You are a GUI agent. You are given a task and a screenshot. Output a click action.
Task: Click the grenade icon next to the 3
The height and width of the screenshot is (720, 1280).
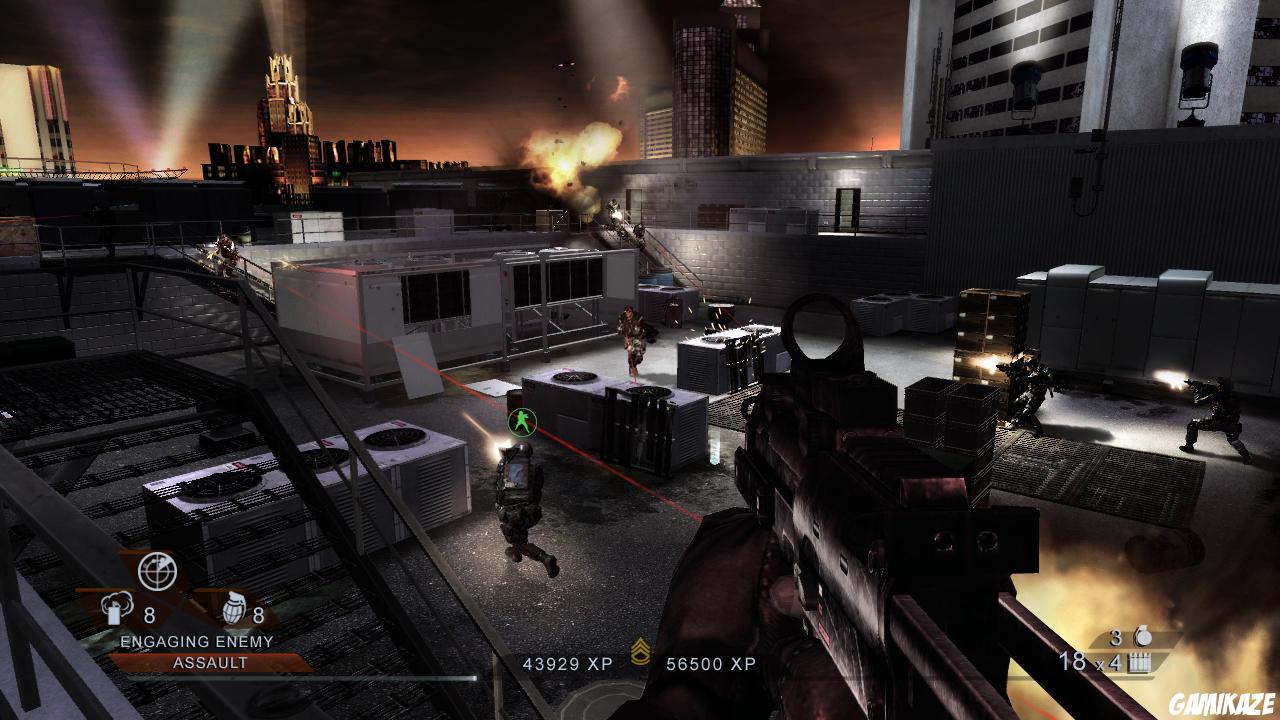pos(1144,635)
